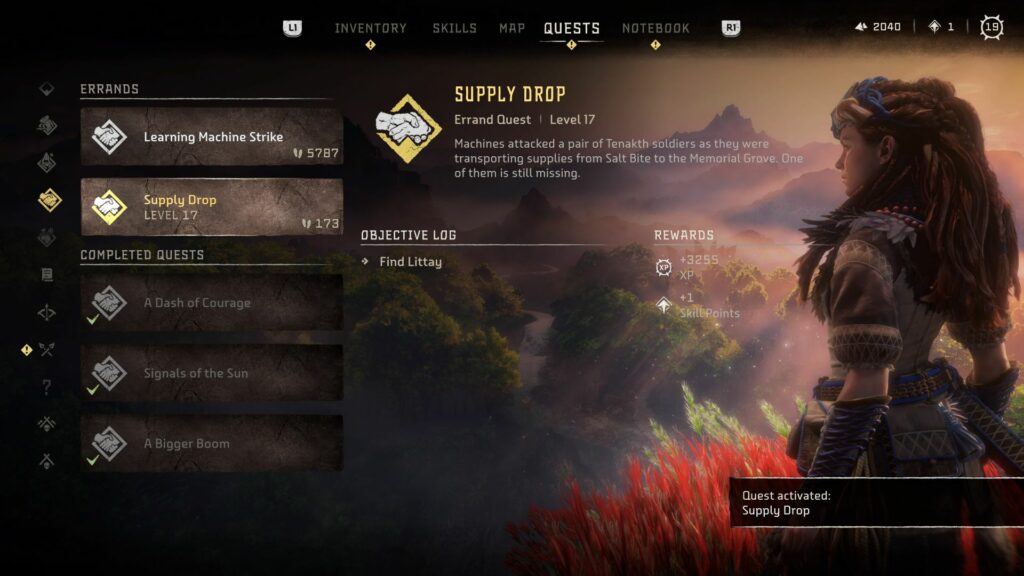
Task: Choose the Supply Drop errand entry
Action: [x=212, y=207]
